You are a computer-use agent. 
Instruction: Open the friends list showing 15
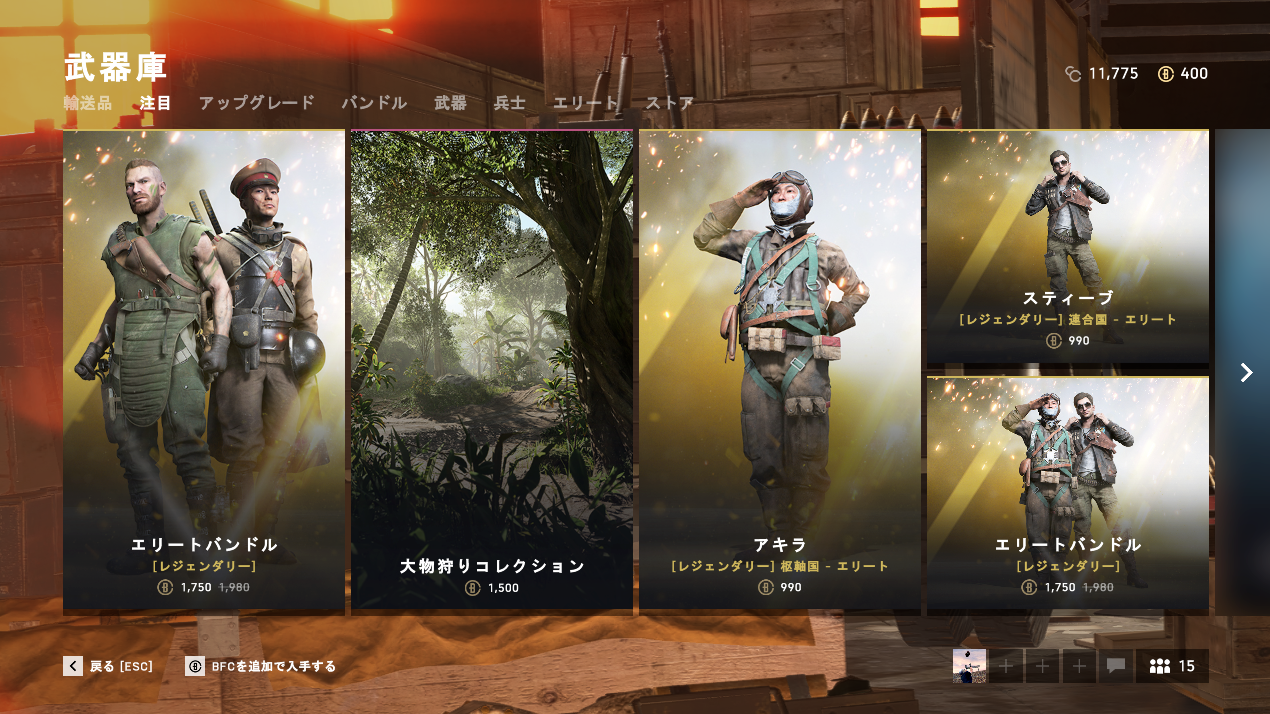pyautogui.click(x=1172, y=666)
